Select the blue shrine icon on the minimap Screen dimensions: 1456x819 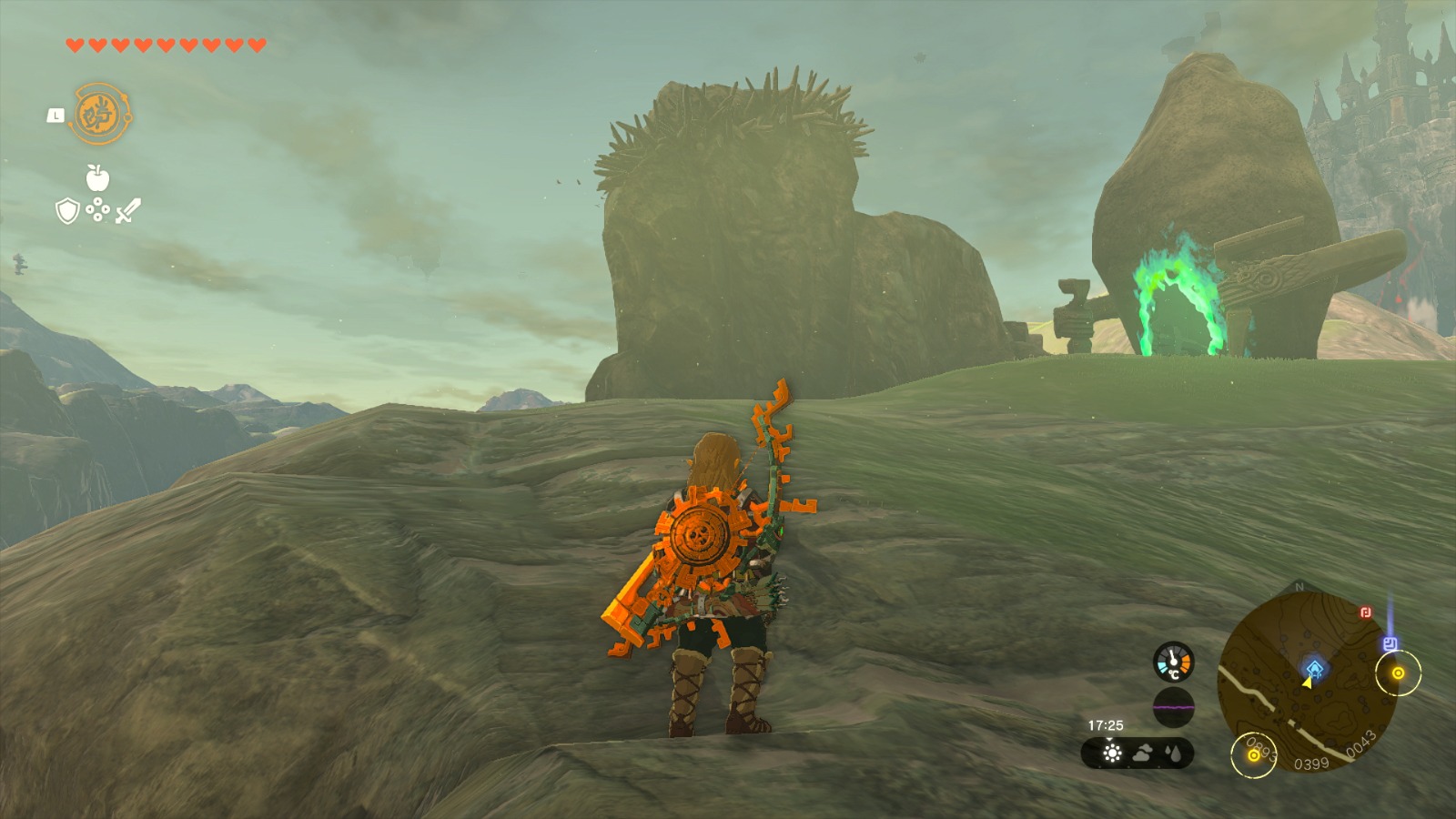pyautogui.click(x=1314, y=669)
